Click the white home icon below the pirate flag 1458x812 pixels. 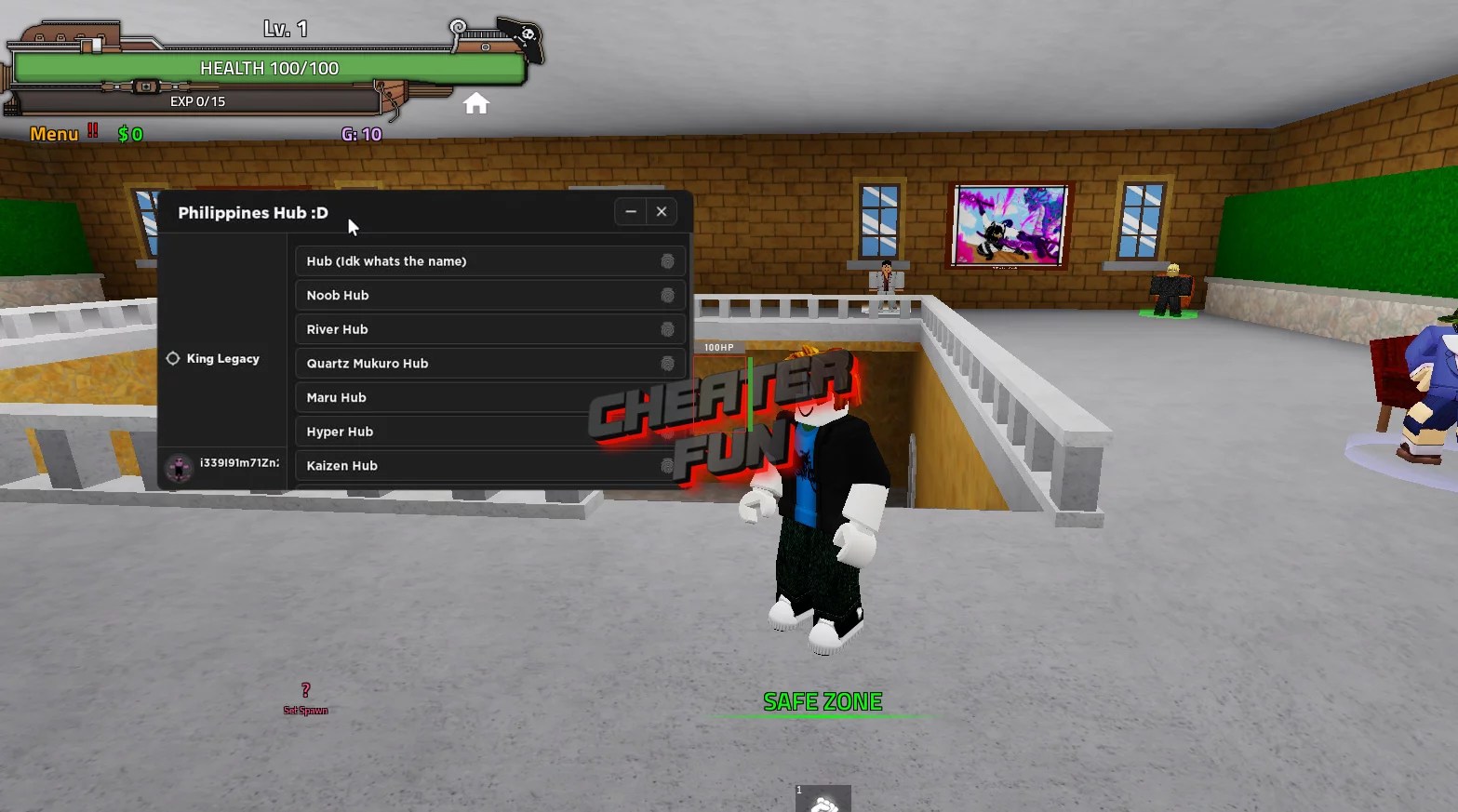coord(476,104)
